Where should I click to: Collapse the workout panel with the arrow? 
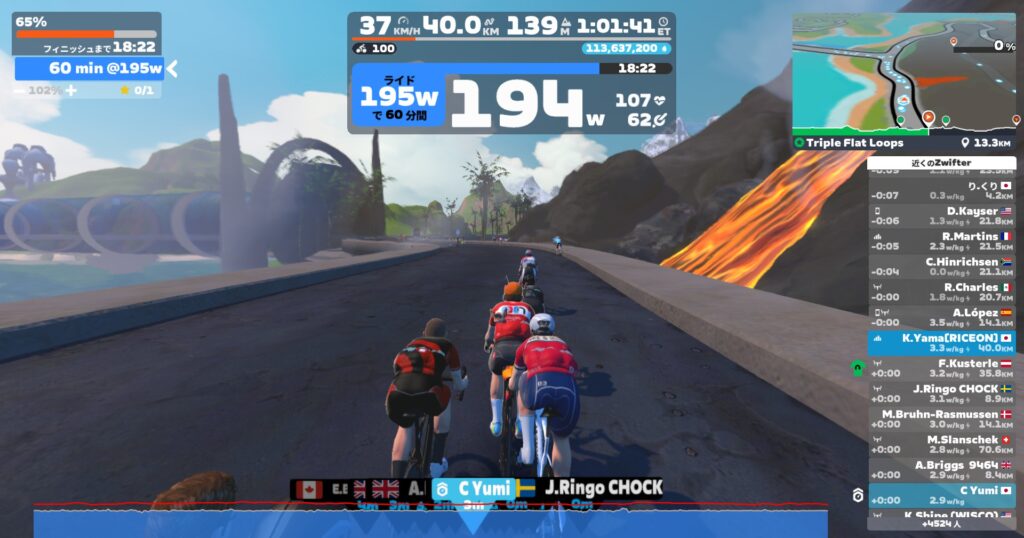coord(172,68)
